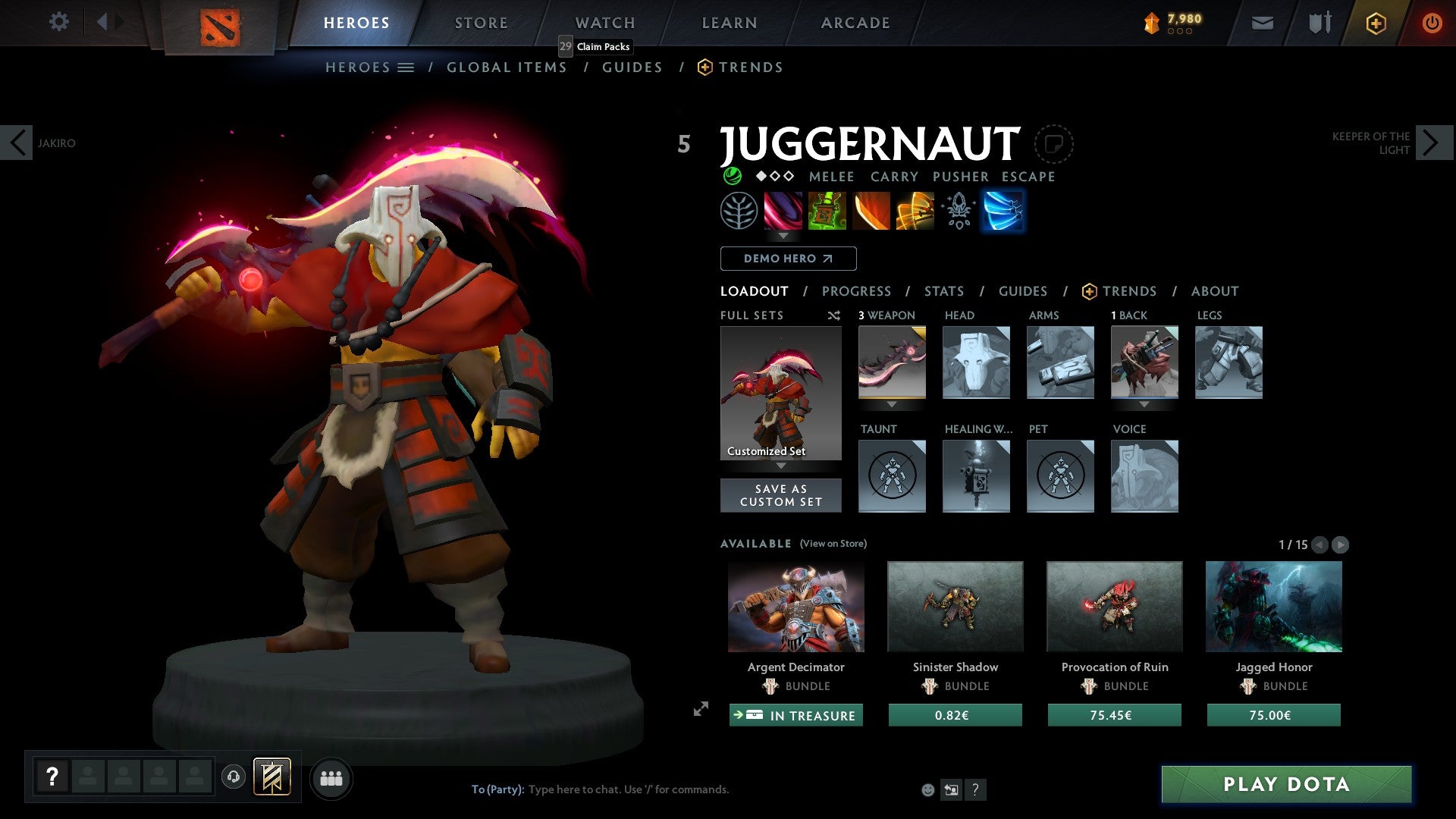
Task: Select the Healing Ward ability icon
Action: pyautogui.click(x=827, y=211)
